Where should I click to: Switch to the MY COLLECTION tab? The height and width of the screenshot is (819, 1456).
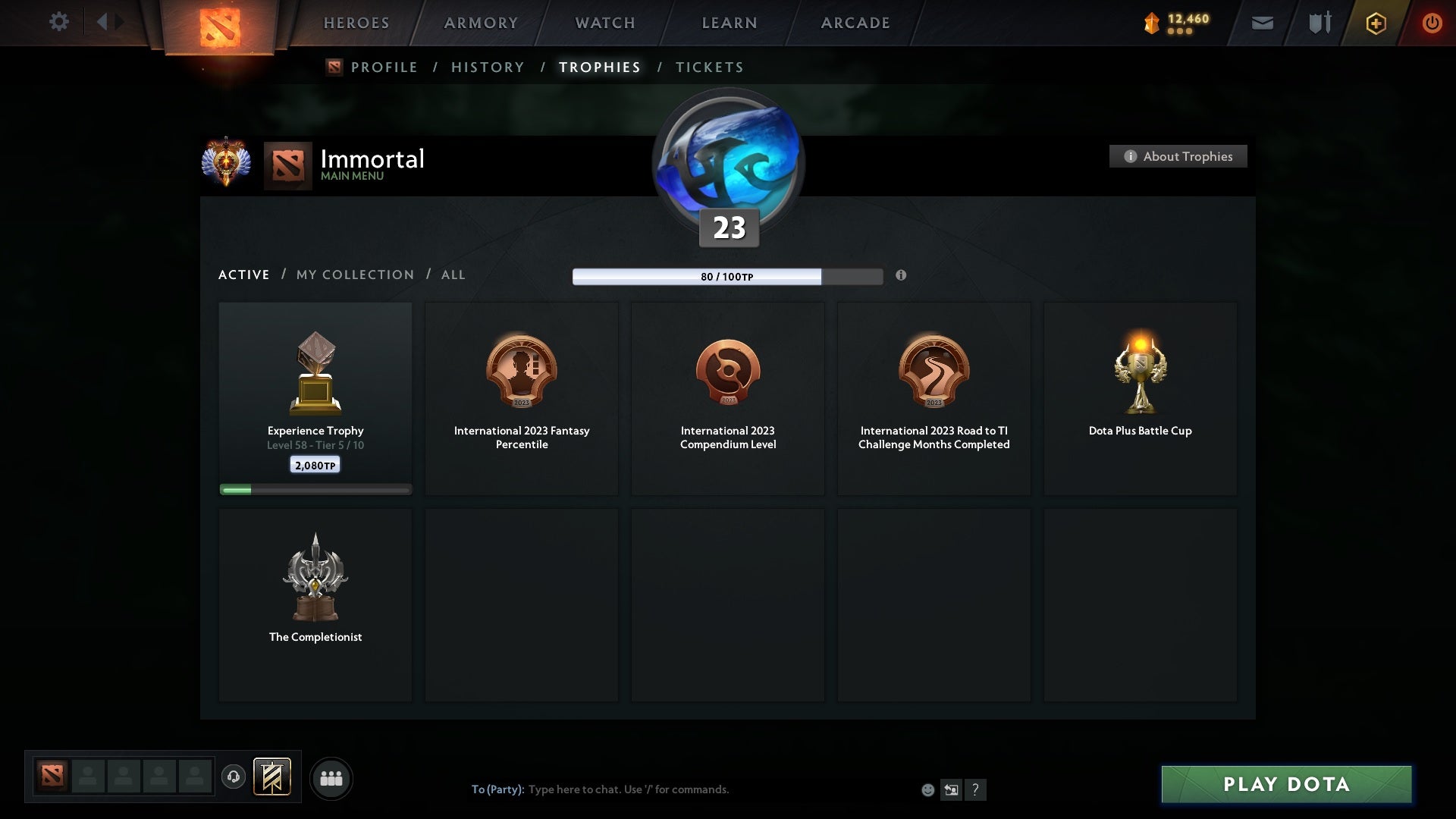click(354, 275)
